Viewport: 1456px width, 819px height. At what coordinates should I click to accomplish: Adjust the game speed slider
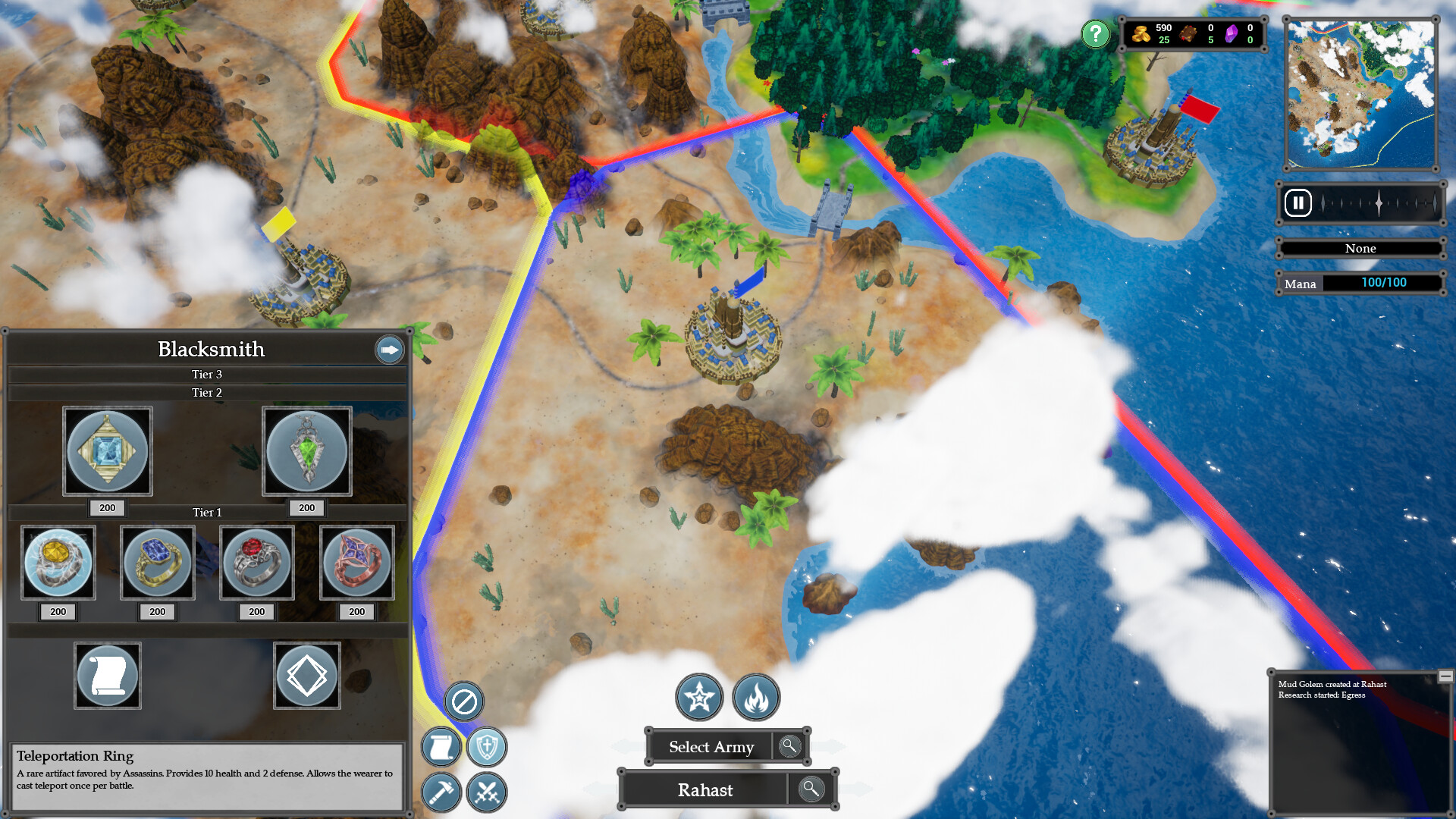(1380, 202)
